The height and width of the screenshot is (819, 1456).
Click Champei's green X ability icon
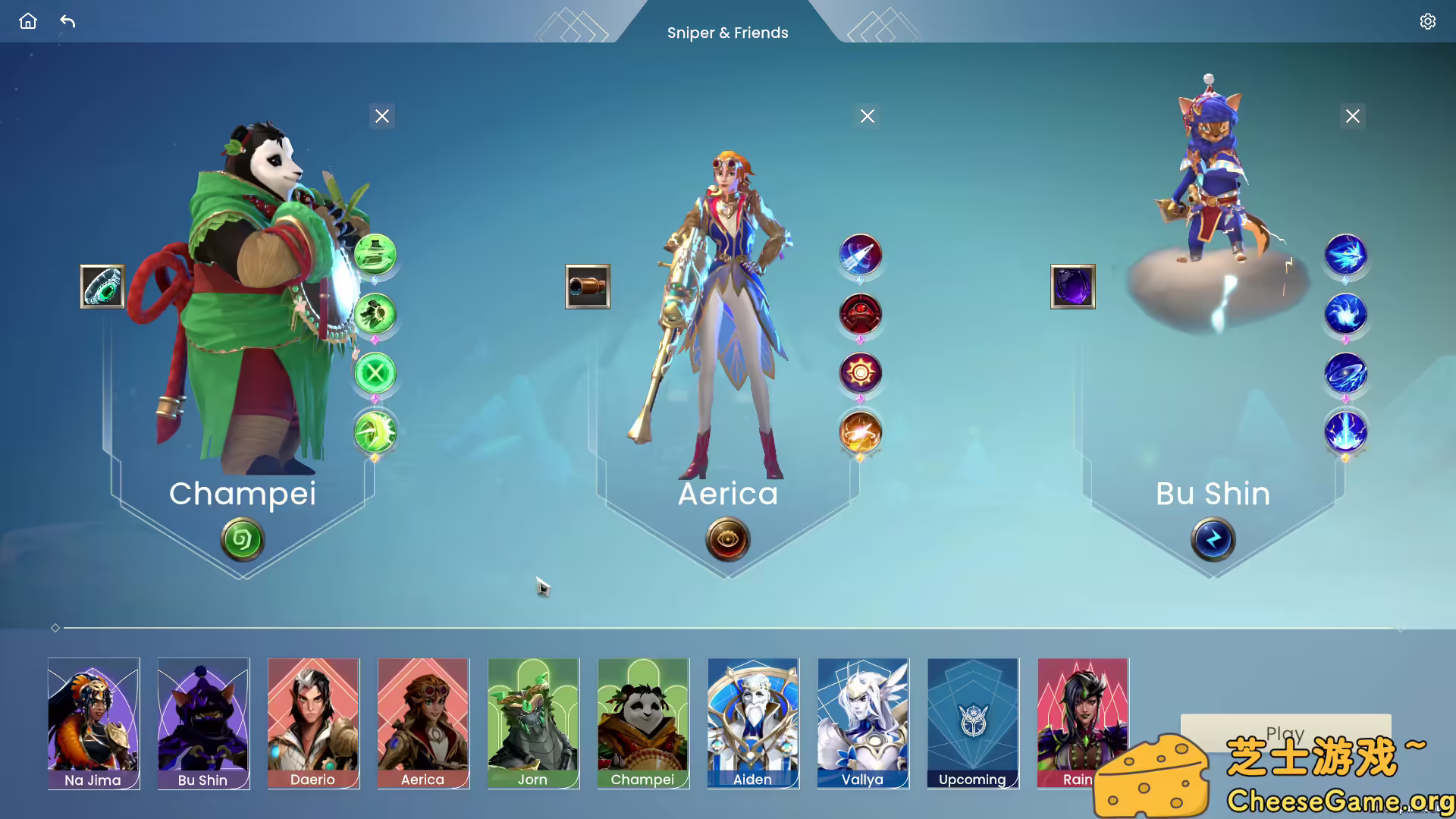(375, 372)
